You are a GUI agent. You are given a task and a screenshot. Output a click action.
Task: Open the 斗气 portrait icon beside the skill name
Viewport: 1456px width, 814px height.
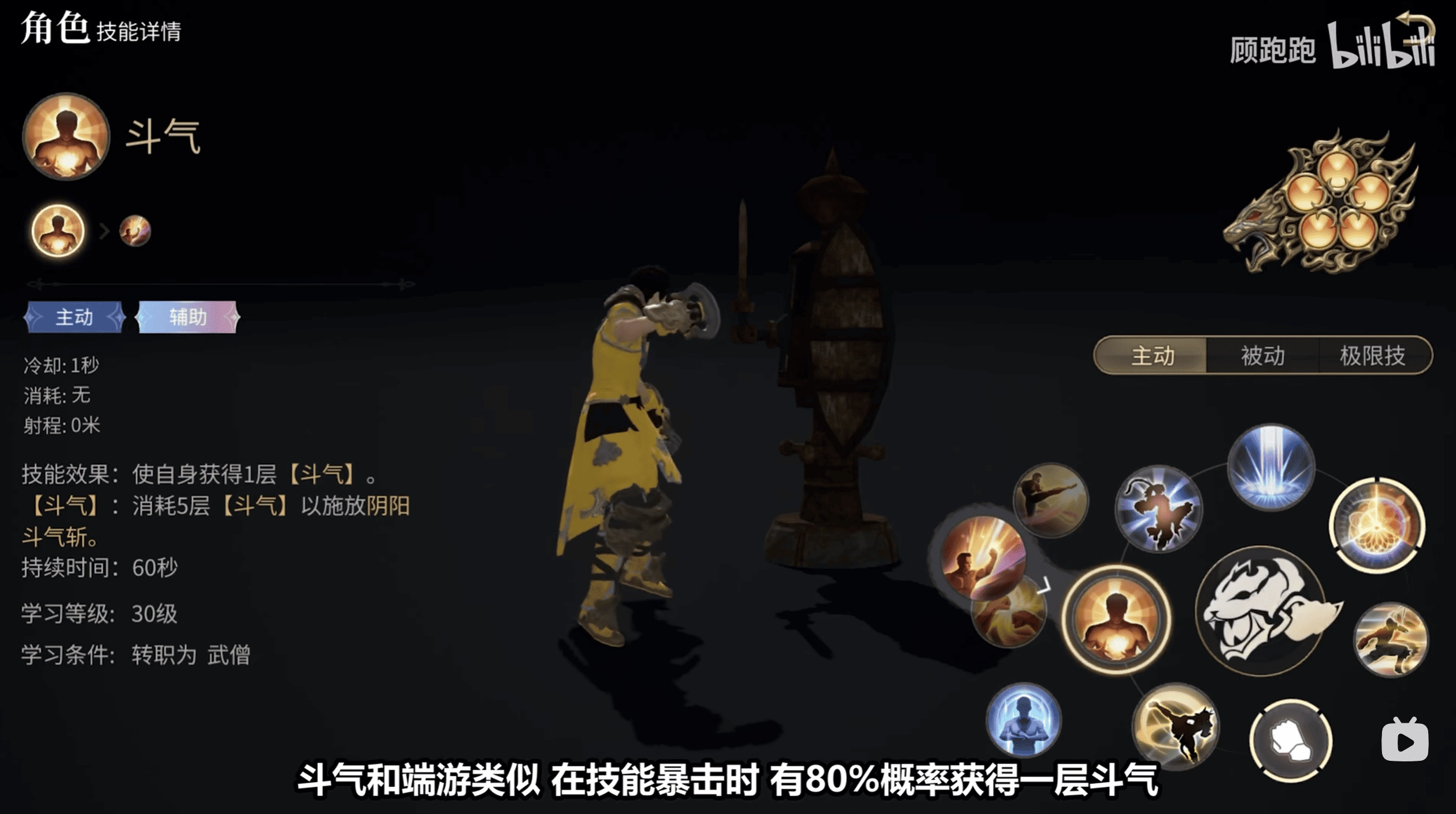65,139
